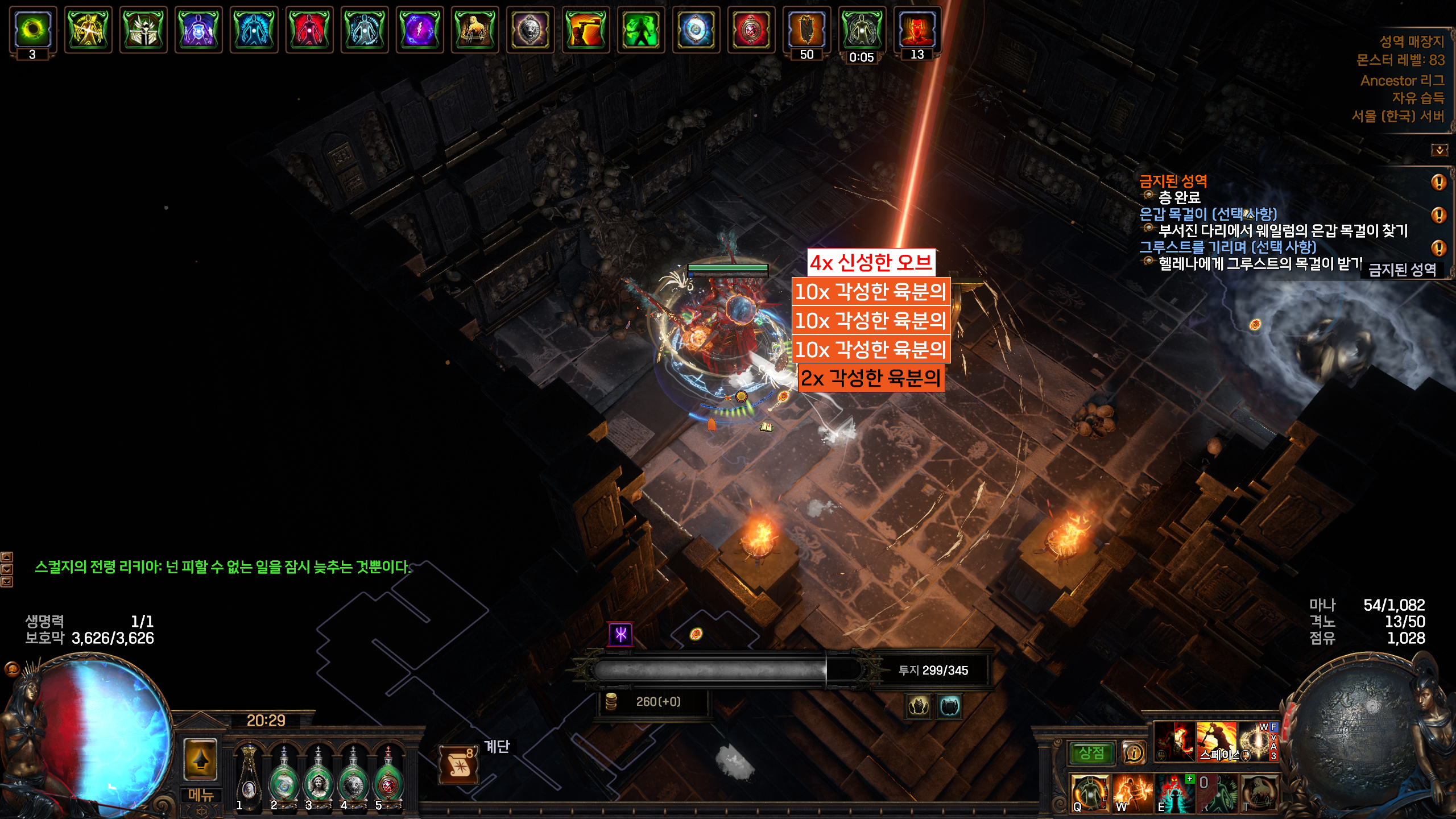Image resolution: width=1456 pixels, height=819 pixels.
Task: Select the E hotkey red demon skill
Action: (1174, 792)
